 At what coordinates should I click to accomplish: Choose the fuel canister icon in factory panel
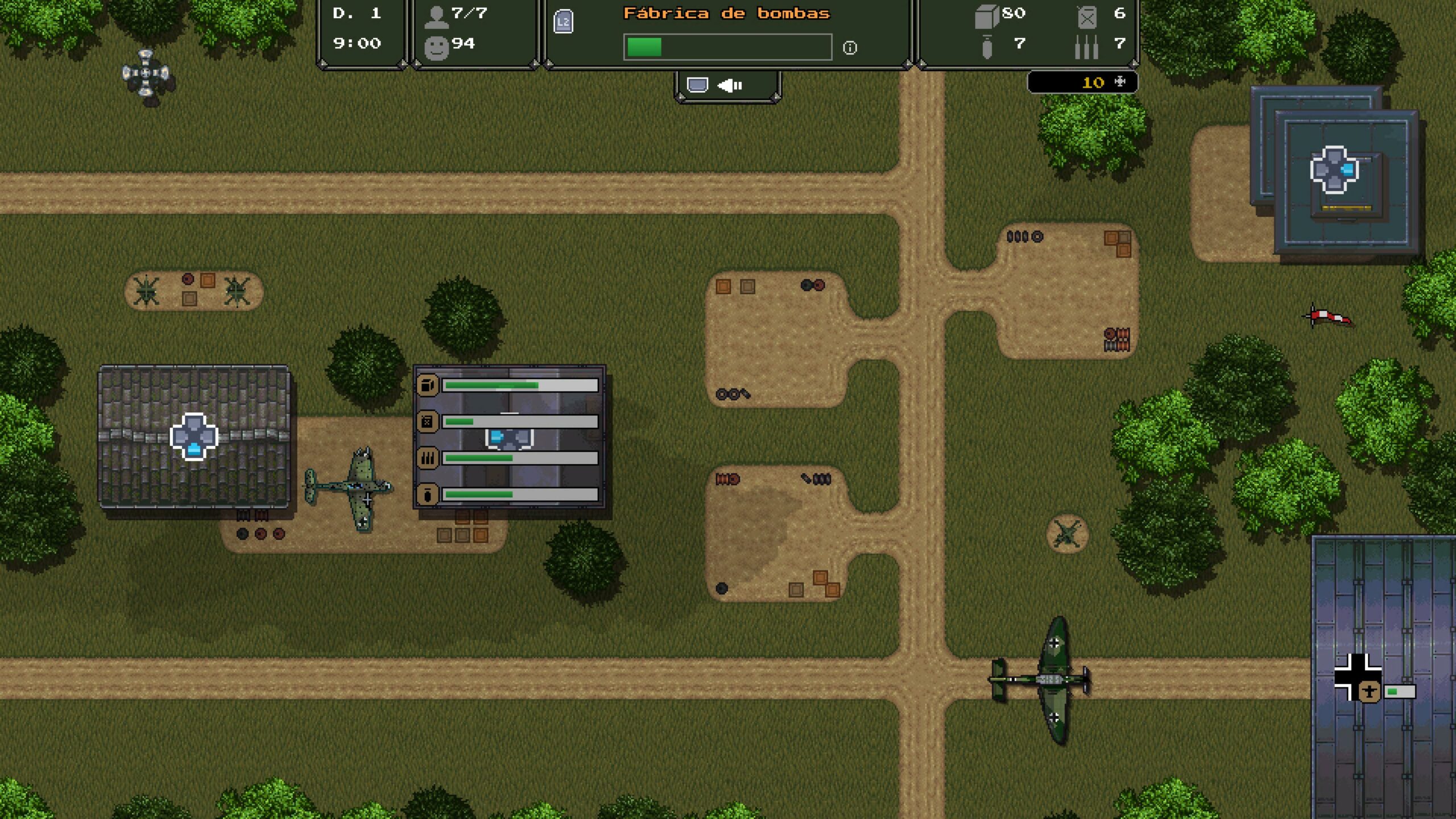click(x=428, y=421)
